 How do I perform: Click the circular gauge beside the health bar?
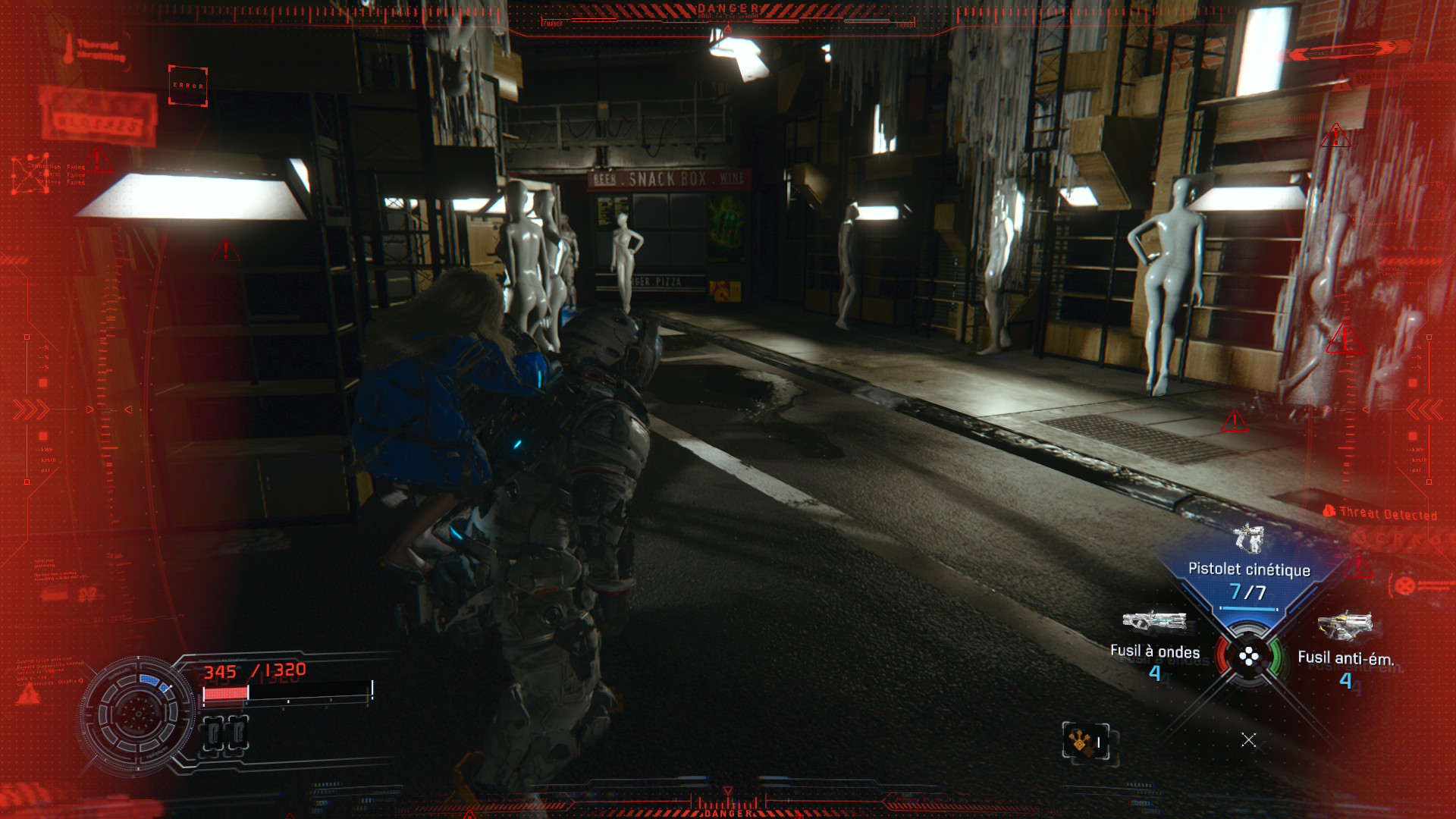tap(138, 714)
